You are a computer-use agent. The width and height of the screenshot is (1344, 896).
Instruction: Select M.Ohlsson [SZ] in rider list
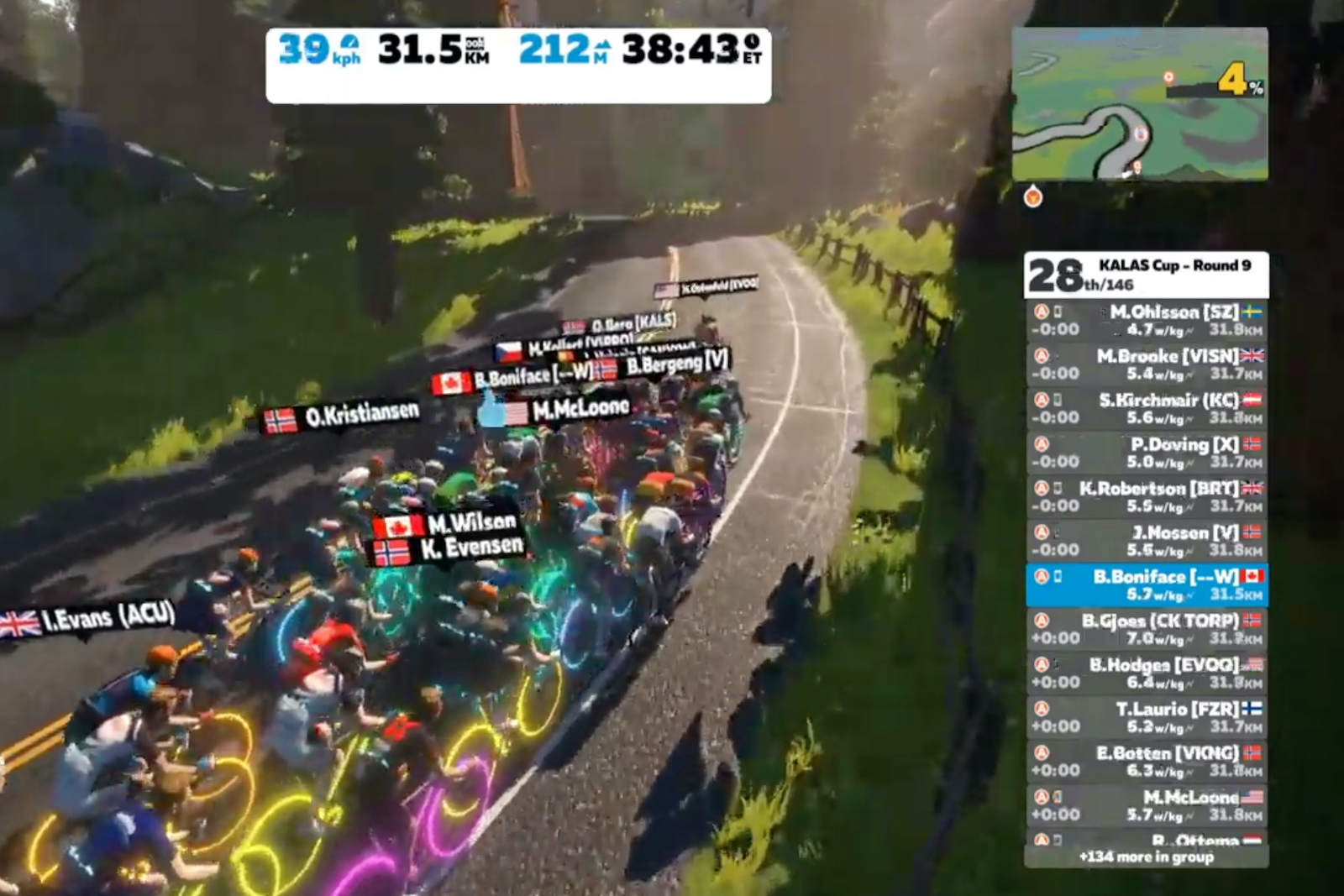tap(1147, 320)
